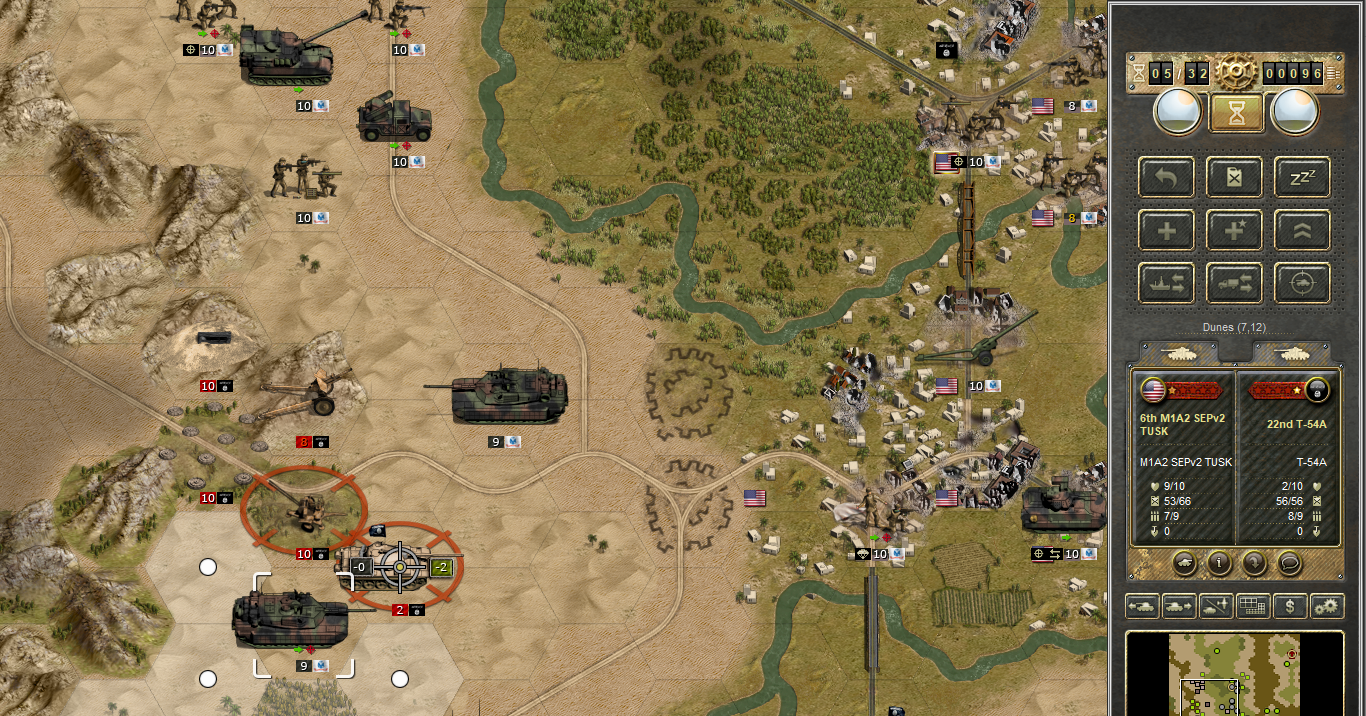Click the tank crosshair button
1366x716 pixels.
pos(1302,284)
